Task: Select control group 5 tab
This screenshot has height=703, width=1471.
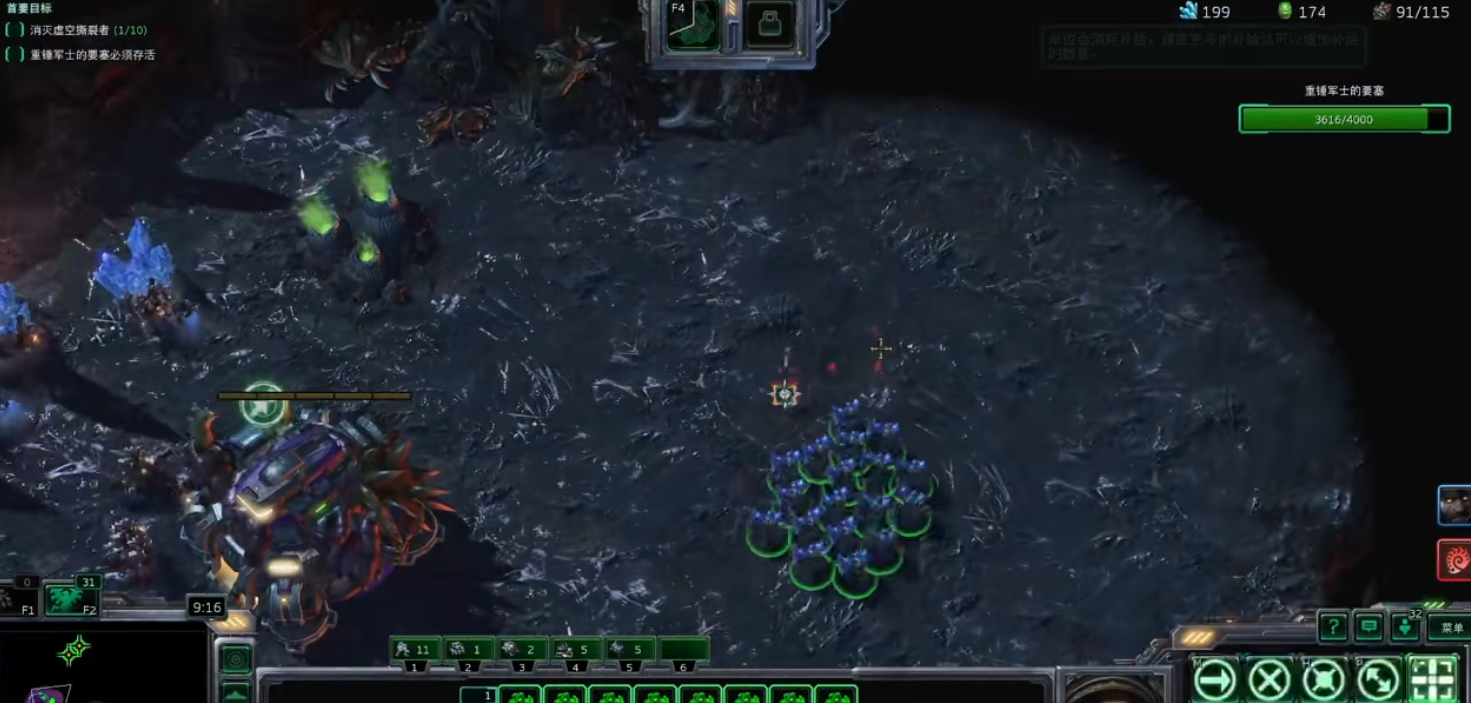Action: (x=630, y=650)
